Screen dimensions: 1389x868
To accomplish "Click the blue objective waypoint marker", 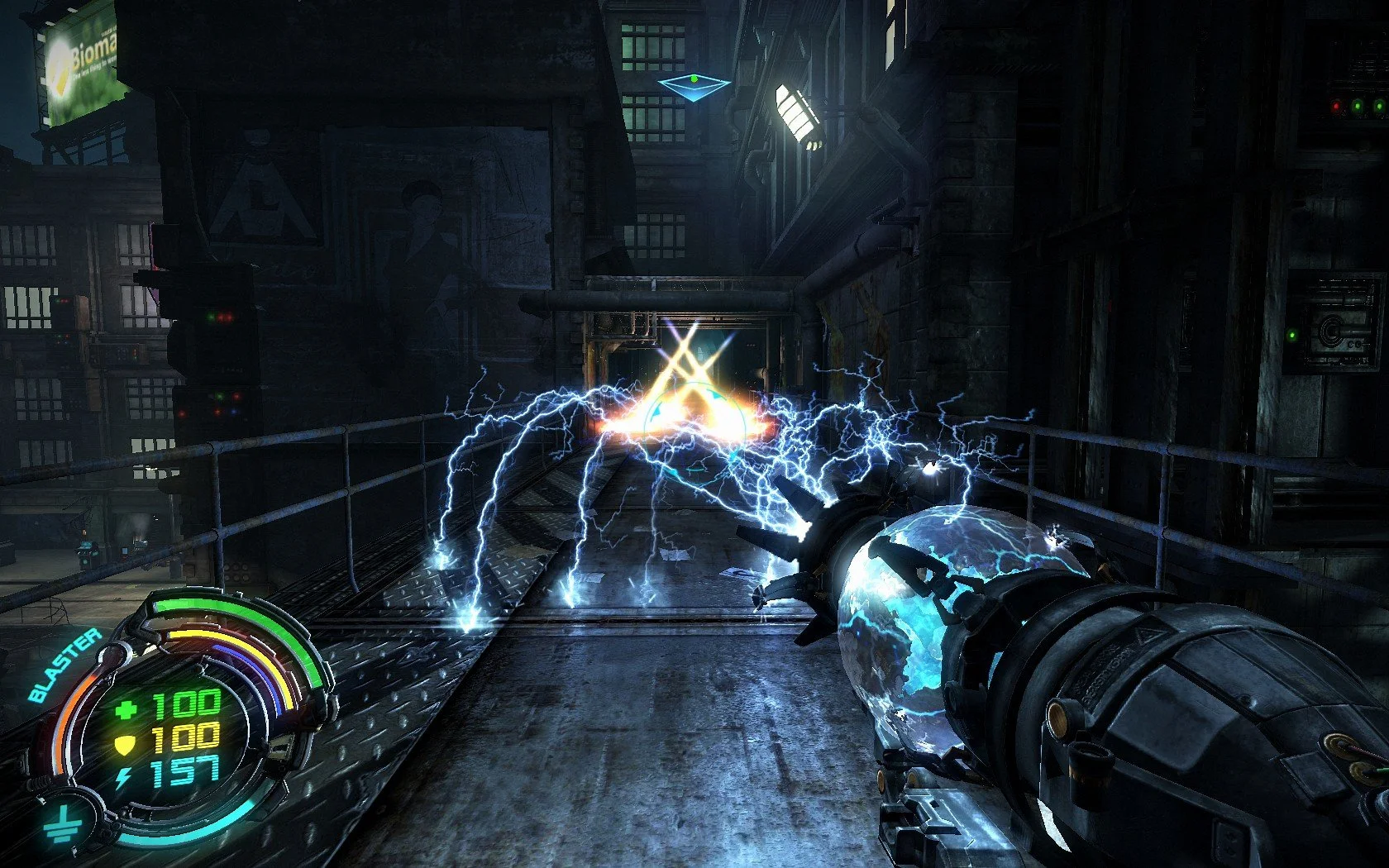I will (x=694, y=87).
